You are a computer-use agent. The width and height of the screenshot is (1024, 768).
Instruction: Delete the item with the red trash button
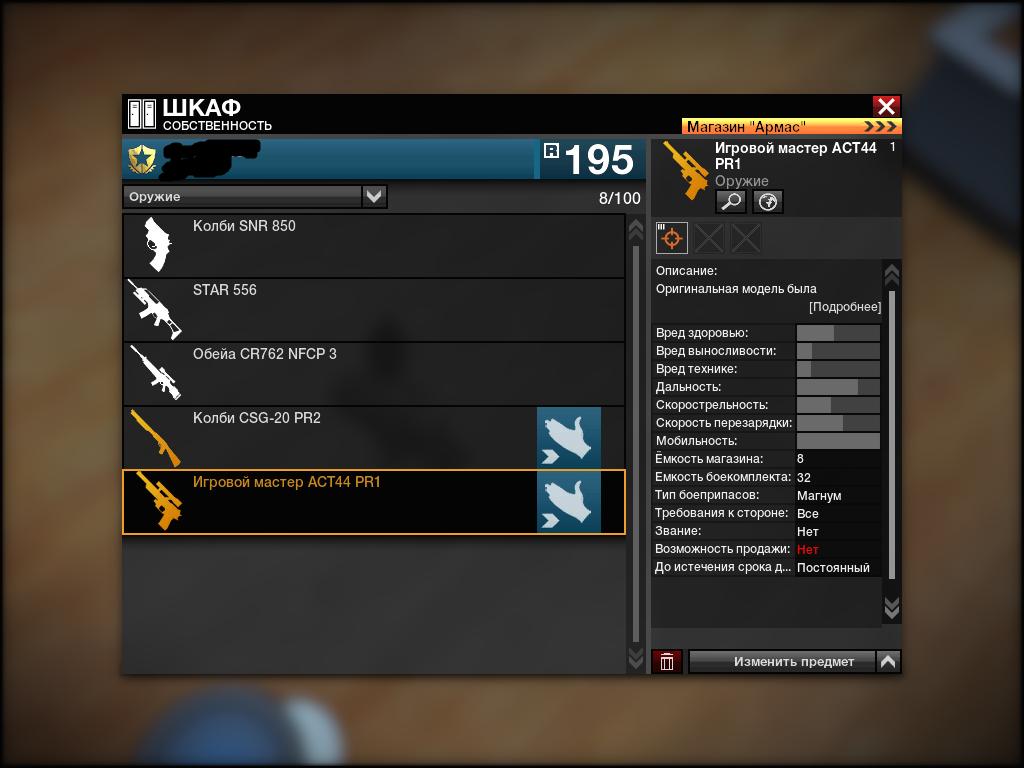pos(667,662)
